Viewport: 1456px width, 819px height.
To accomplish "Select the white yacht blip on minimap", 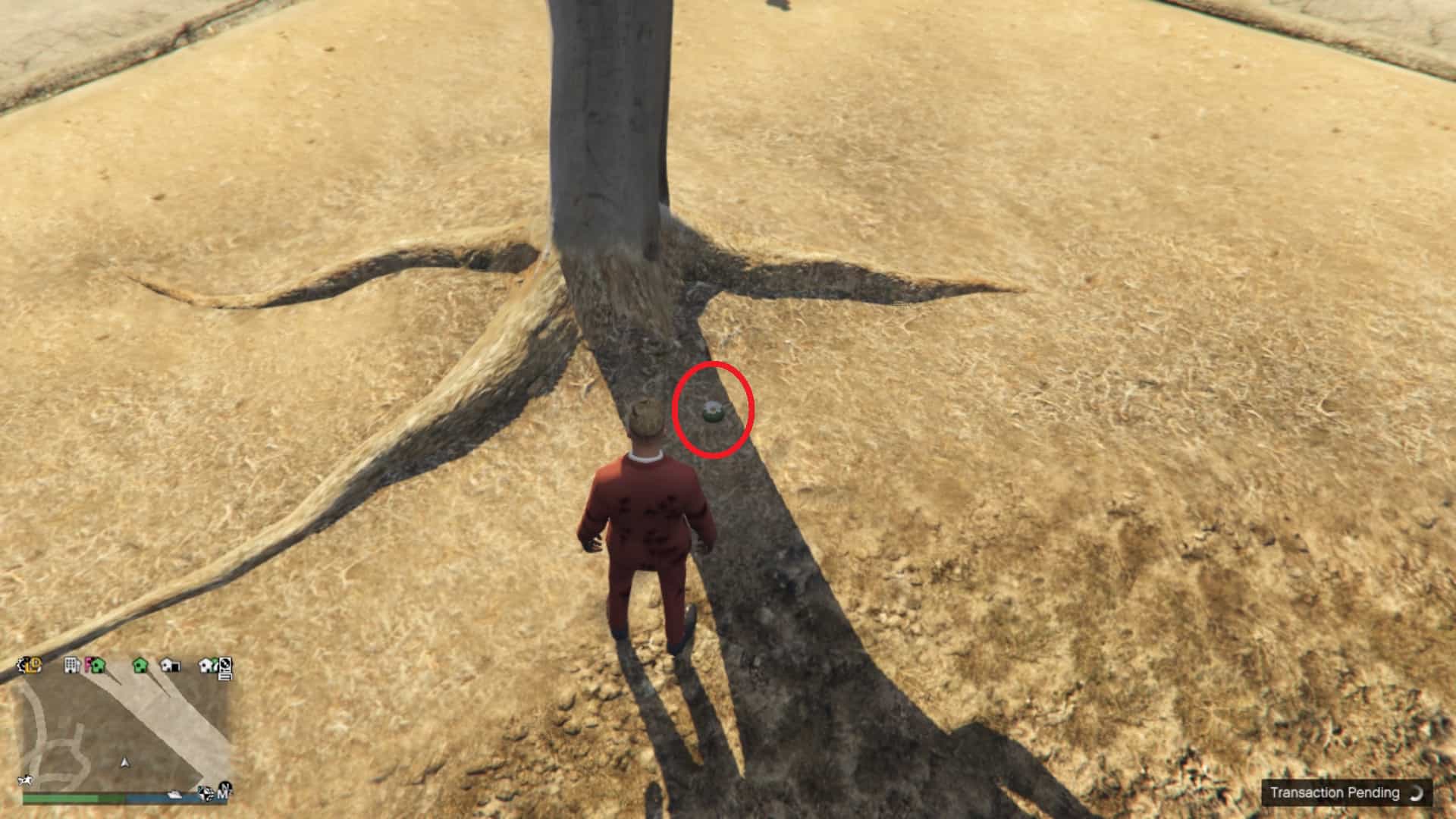I will click(x=176, y=794).
